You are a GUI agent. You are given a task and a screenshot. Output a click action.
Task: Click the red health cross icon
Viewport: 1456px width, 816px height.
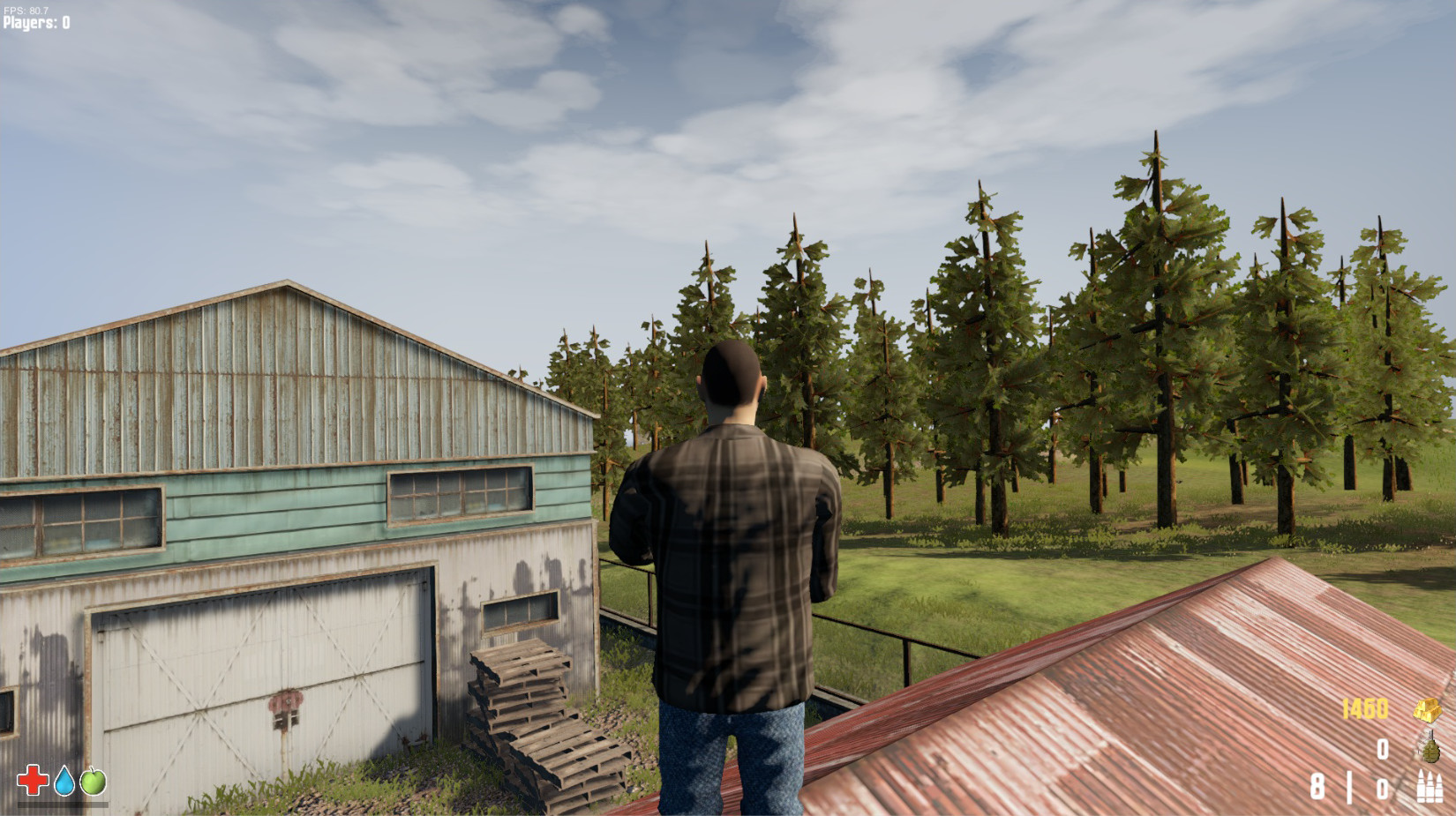(x=31, y=780)
